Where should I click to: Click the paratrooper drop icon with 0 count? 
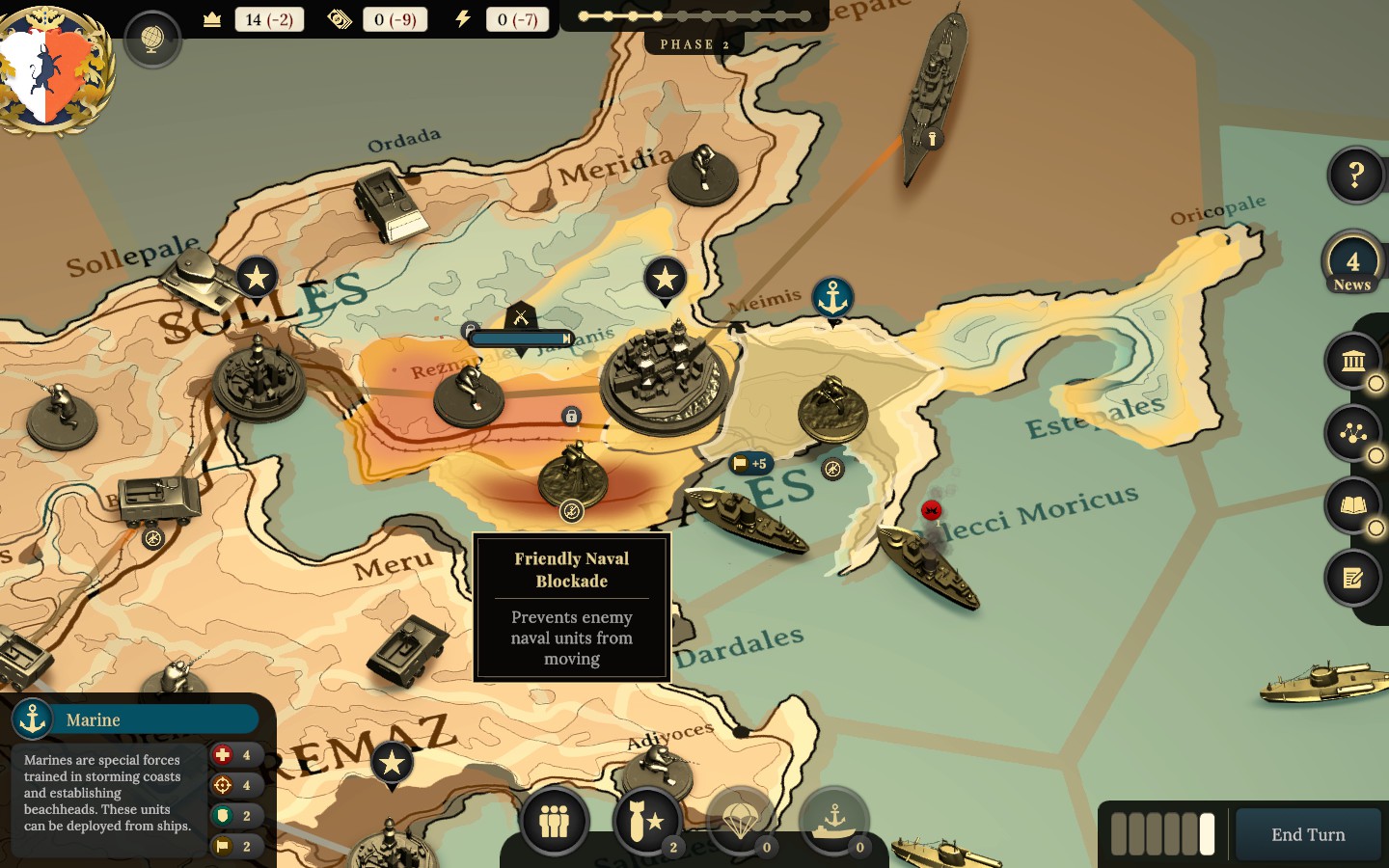pos(740,821)
